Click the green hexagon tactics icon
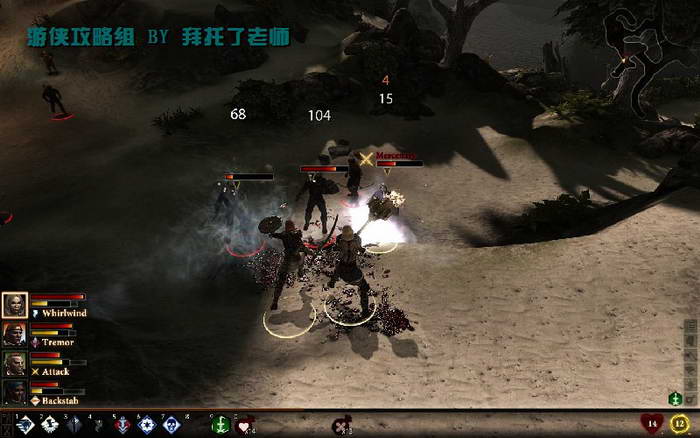Image resolution: width=700 pixels, height=438 pixels. point(677,400)
